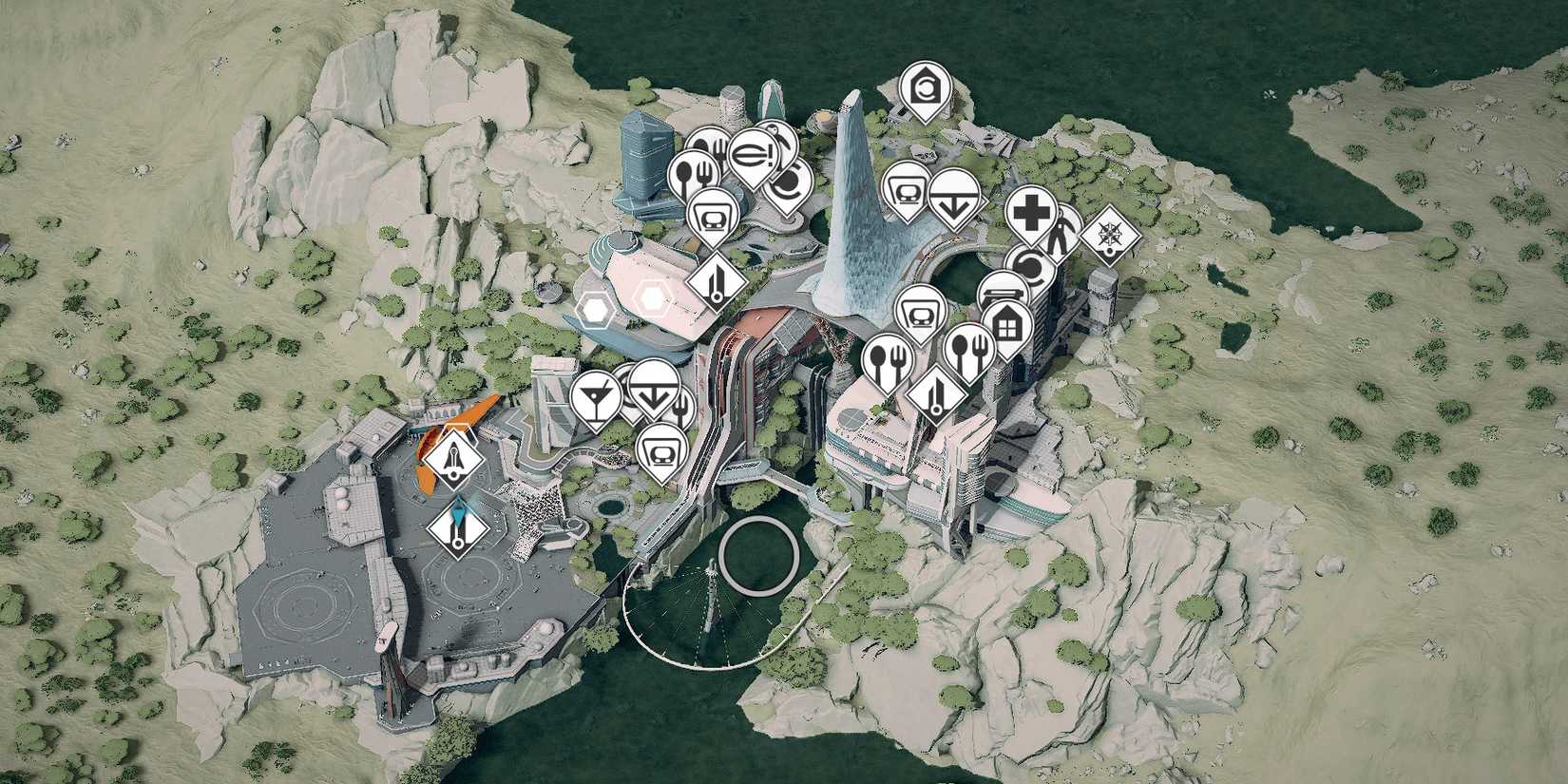
Task: Select the tram station marker right of the spire
Action: pos(907,188)
